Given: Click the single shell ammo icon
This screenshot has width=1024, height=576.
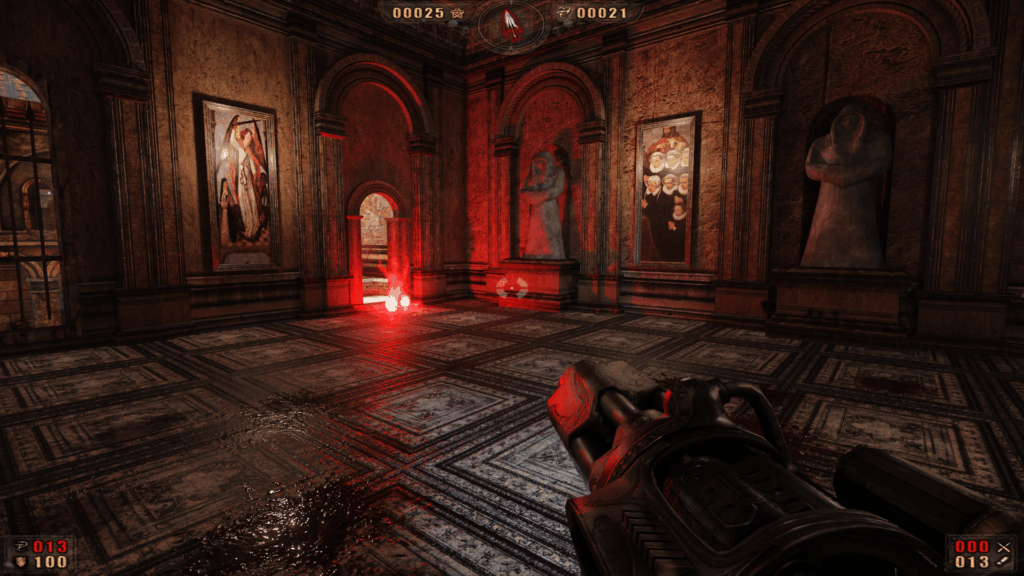Looking at the screenshot, I should [1003, 562].
